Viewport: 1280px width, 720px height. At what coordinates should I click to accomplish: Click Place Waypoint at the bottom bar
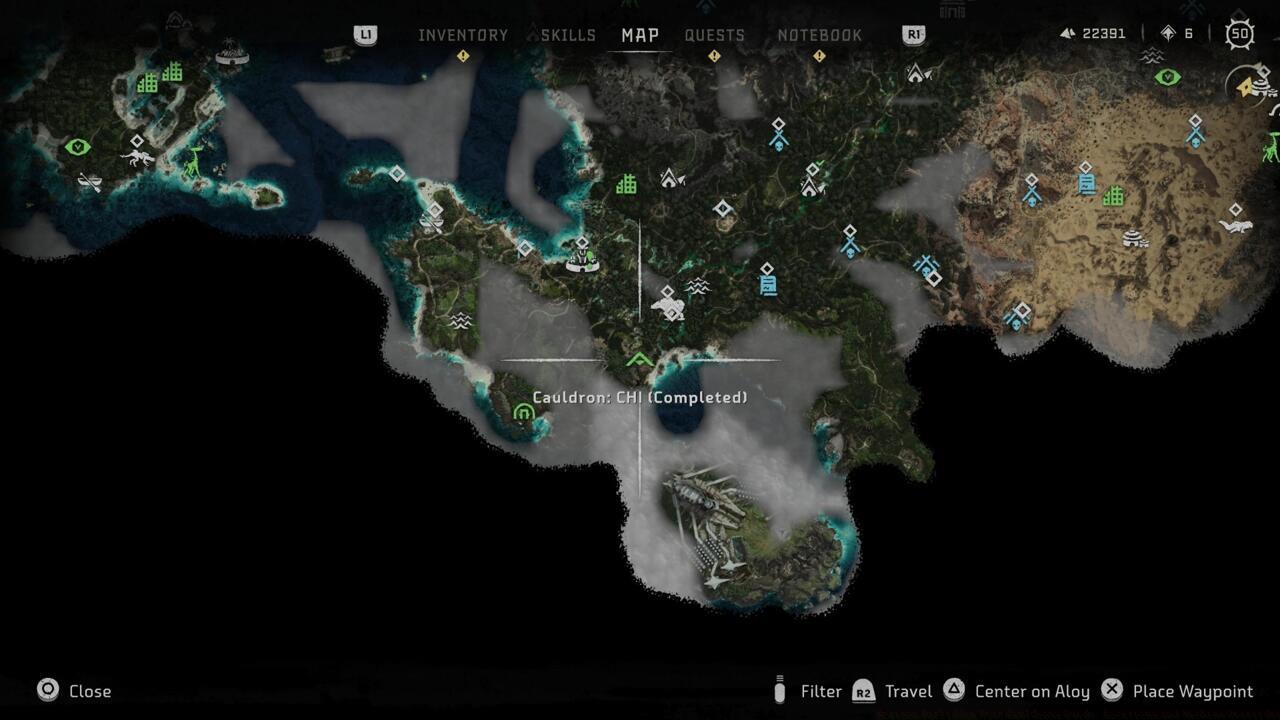pyautogui.click(x=1193, y=691)
